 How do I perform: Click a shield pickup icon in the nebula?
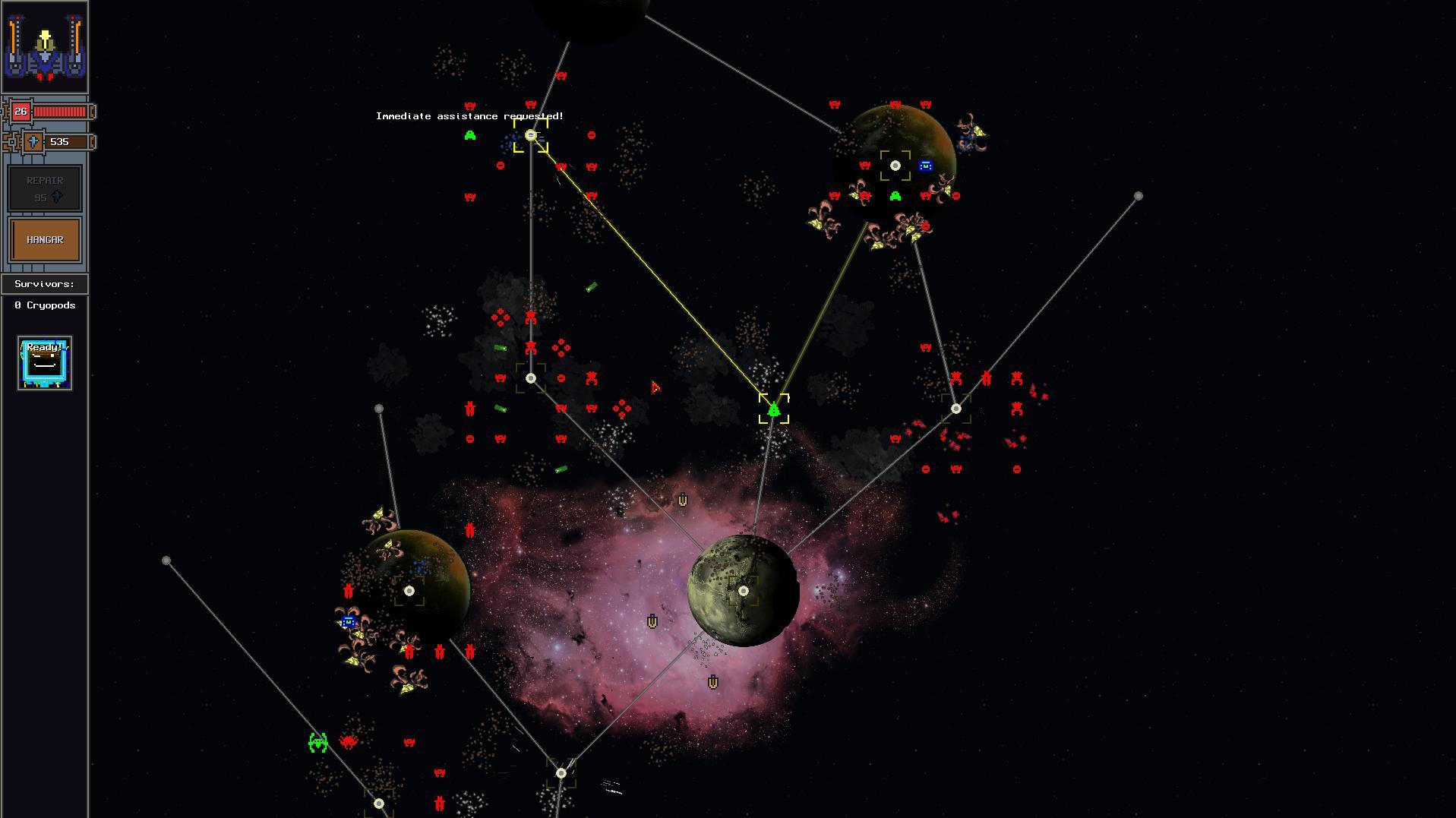(682, 500)
